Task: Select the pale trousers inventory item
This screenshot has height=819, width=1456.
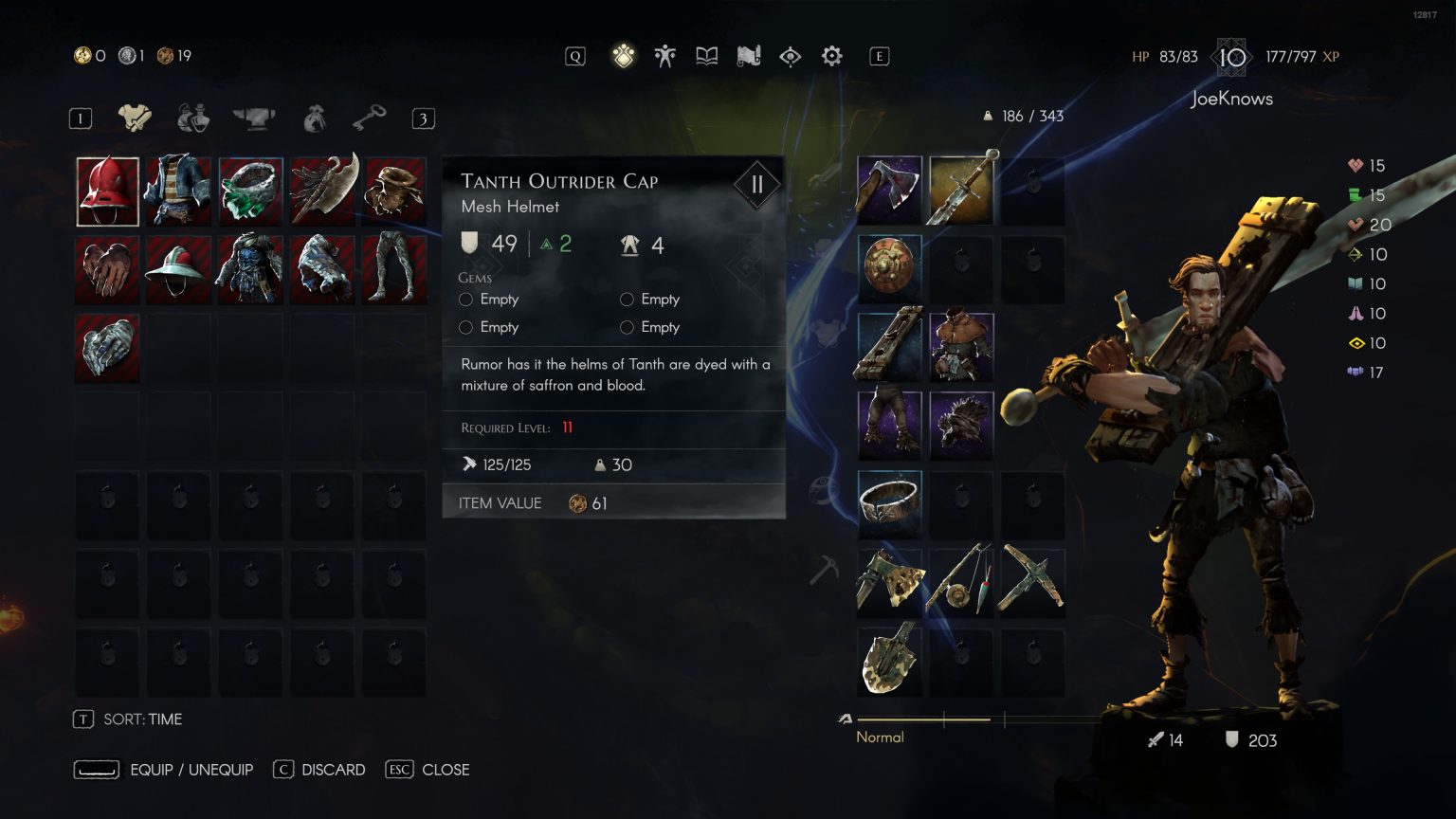Action: 393,270
